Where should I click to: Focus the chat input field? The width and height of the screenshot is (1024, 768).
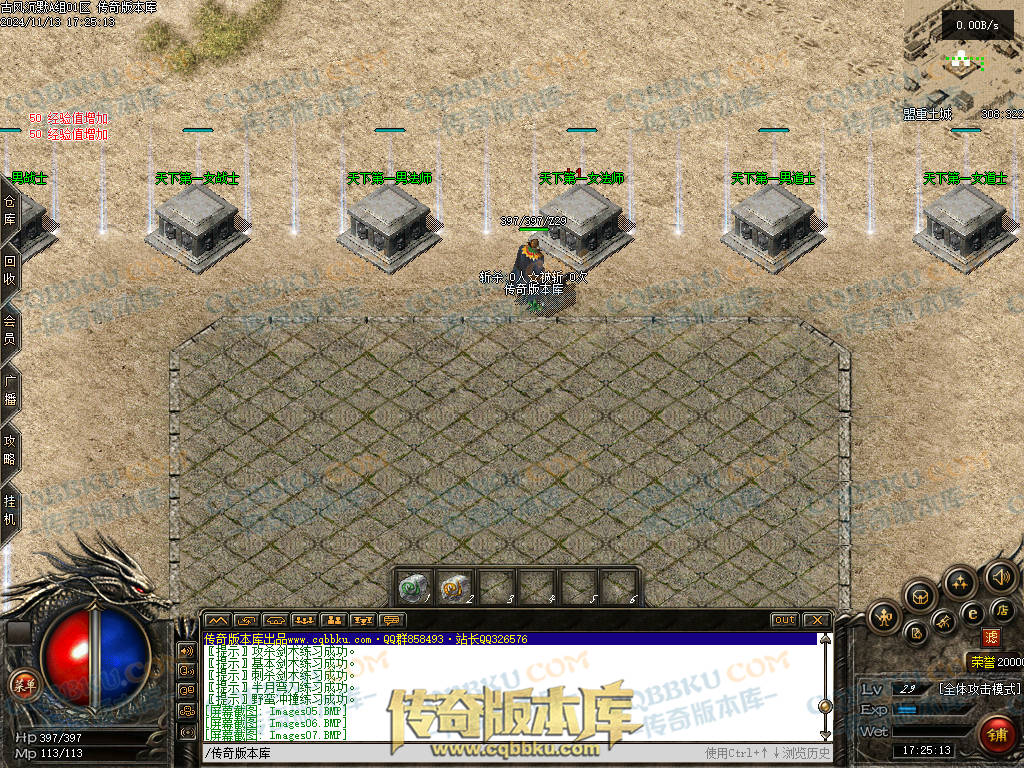point(450,753)
